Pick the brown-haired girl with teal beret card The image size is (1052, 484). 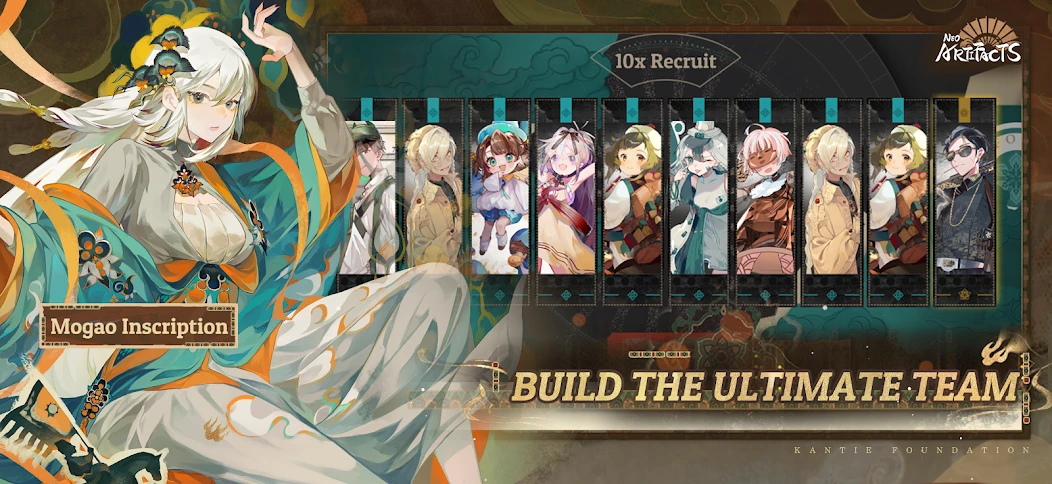pos(500,198)
